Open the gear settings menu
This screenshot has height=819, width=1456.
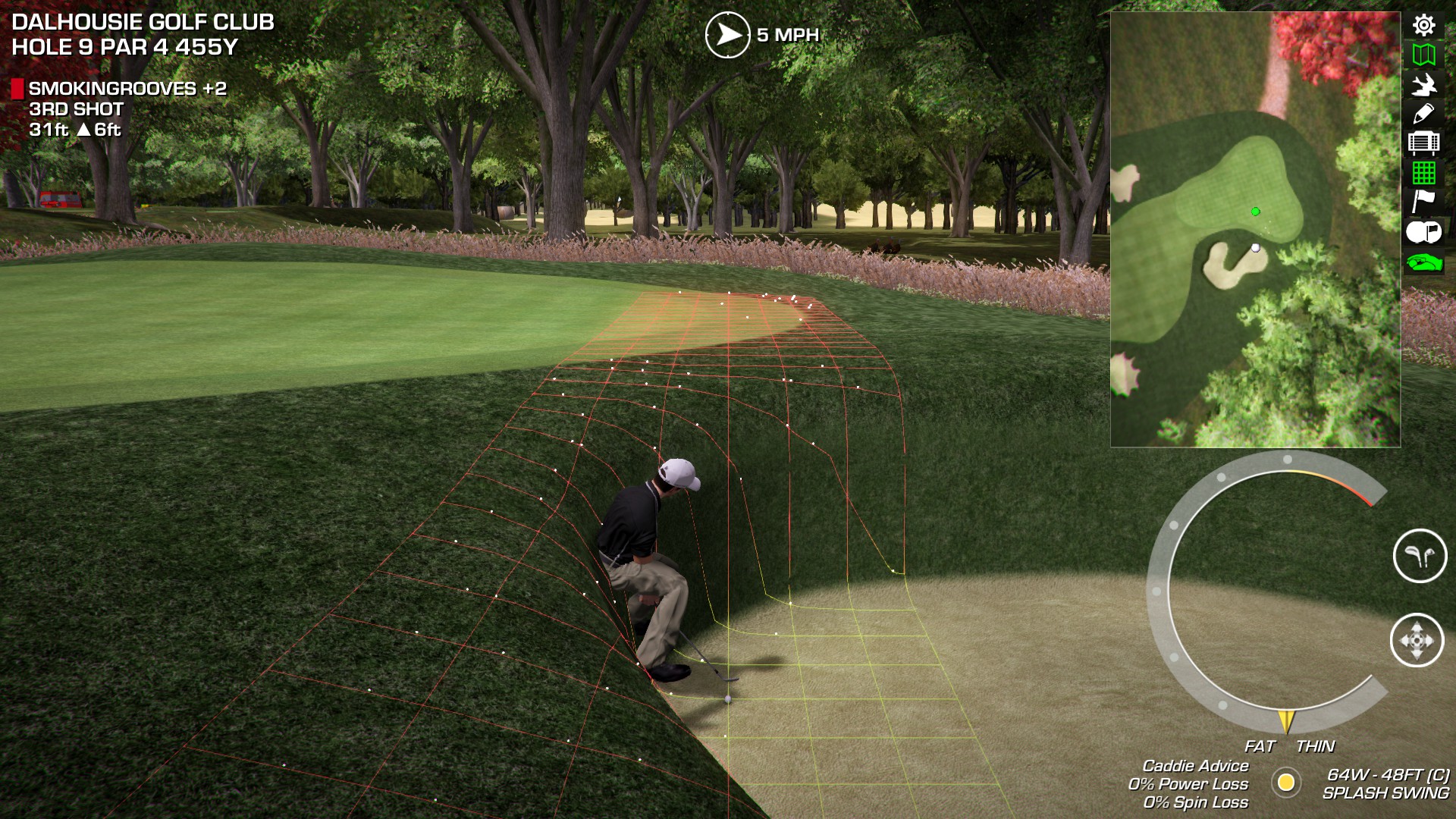(x=1423, y=25)
